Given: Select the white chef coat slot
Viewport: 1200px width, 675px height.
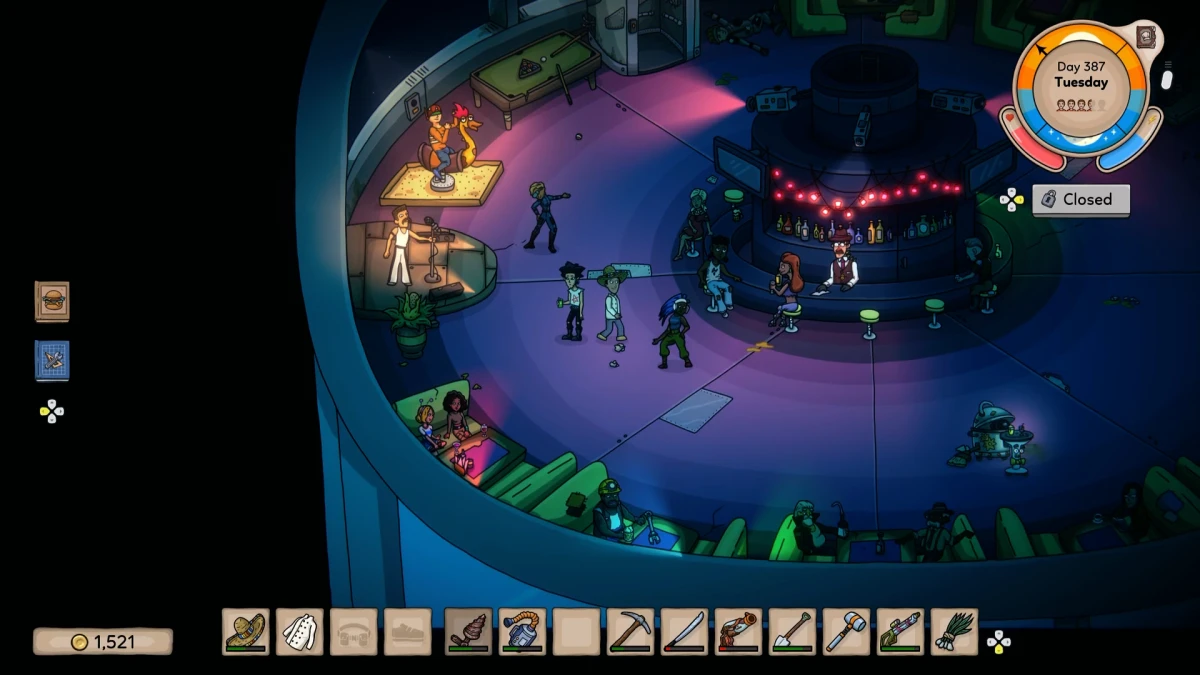Looking at the screenshot, I should pyautogui.click(x=300, y=632).
